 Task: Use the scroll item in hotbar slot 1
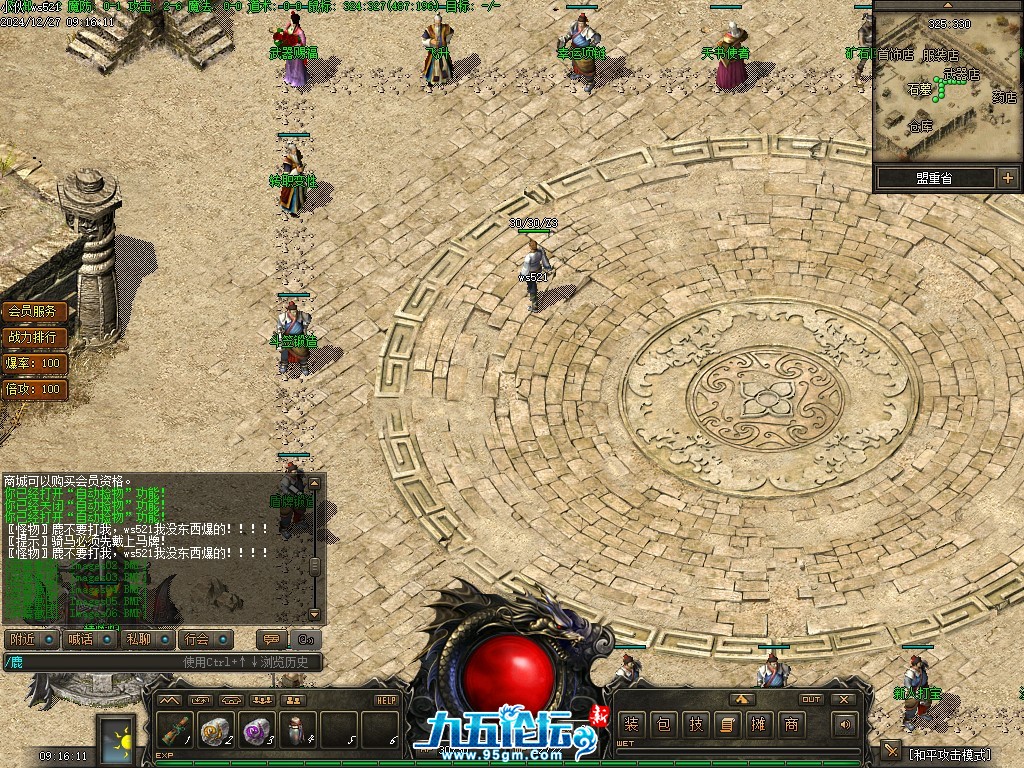[176, 730]
